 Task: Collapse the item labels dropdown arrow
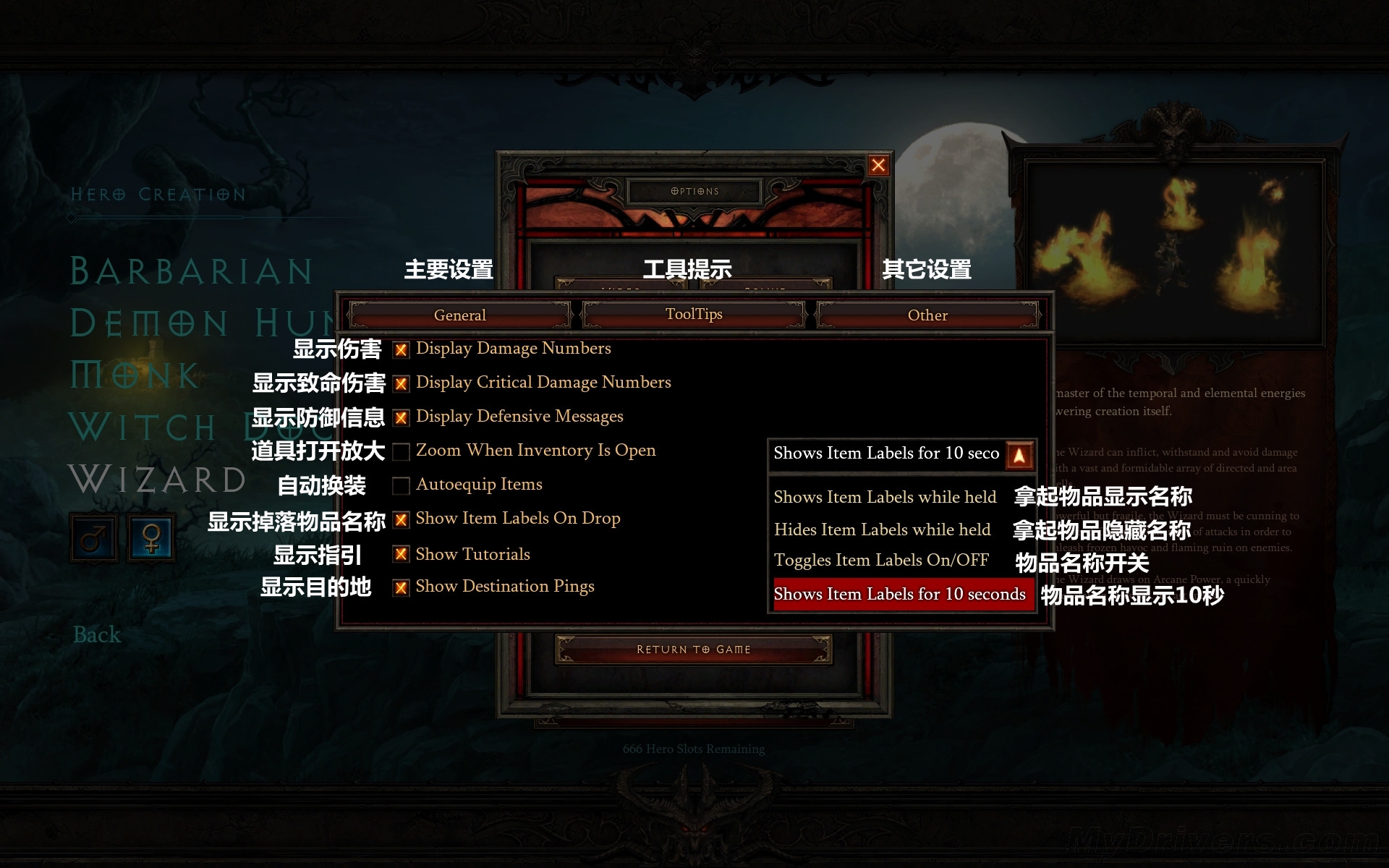[x=1019, y=456]
